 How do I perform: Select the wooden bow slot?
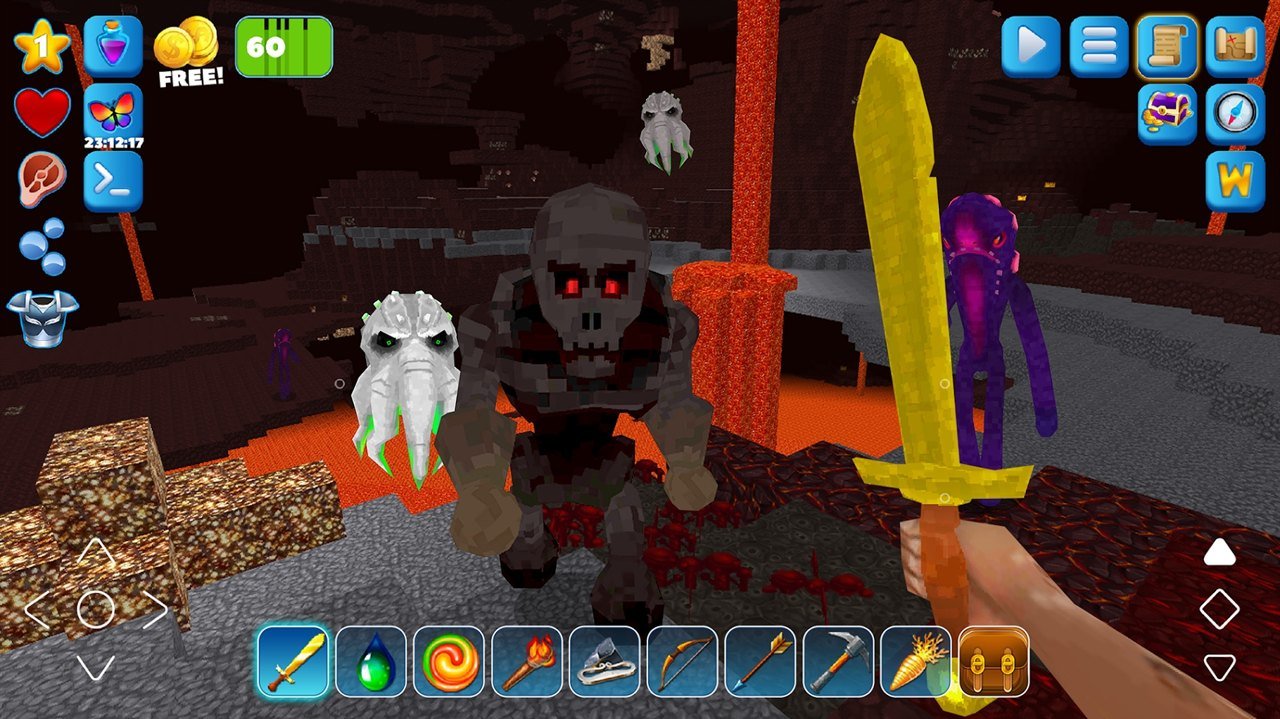point(683,662)
